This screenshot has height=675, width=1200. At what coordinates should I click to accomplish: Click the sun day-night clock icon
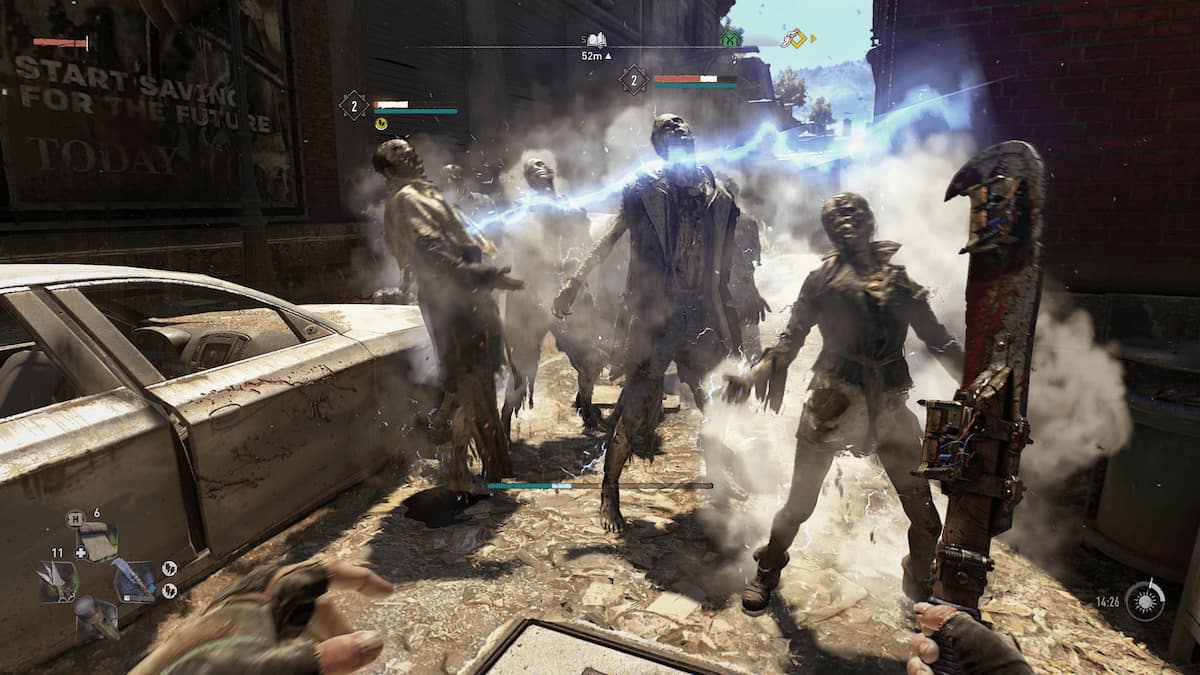tap(1145, 600)
